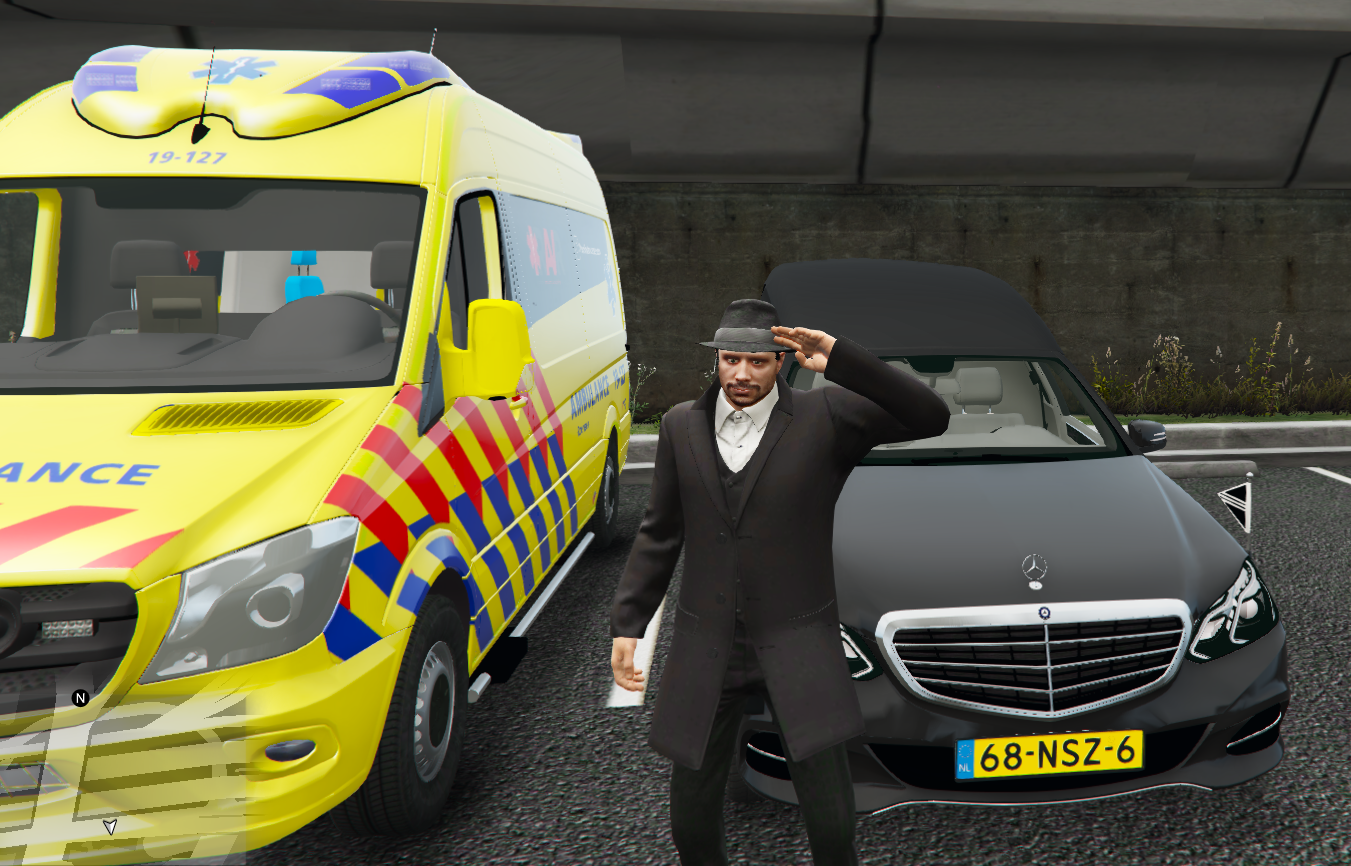Click the player arrow on the minimap
The width and height of the screenshot is (1351, 866).
[x=110, y=826]
